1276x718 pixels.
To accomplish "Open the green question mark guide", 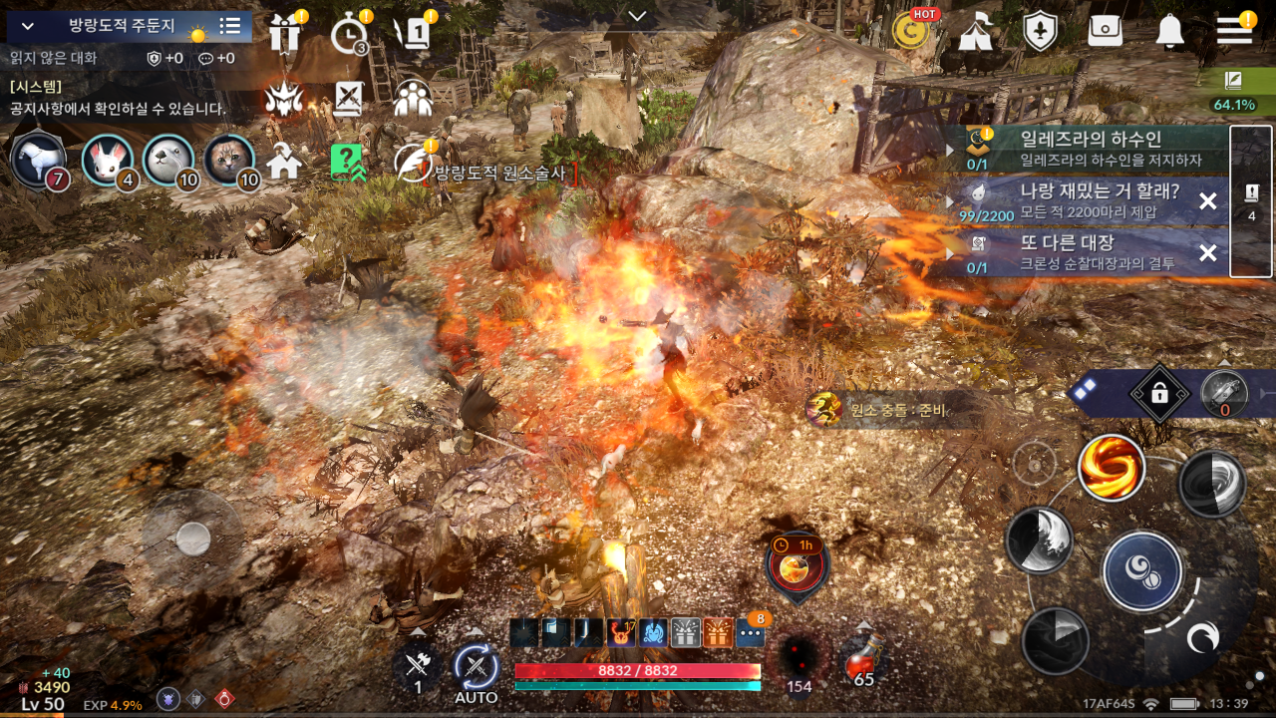I will (347, 161).
